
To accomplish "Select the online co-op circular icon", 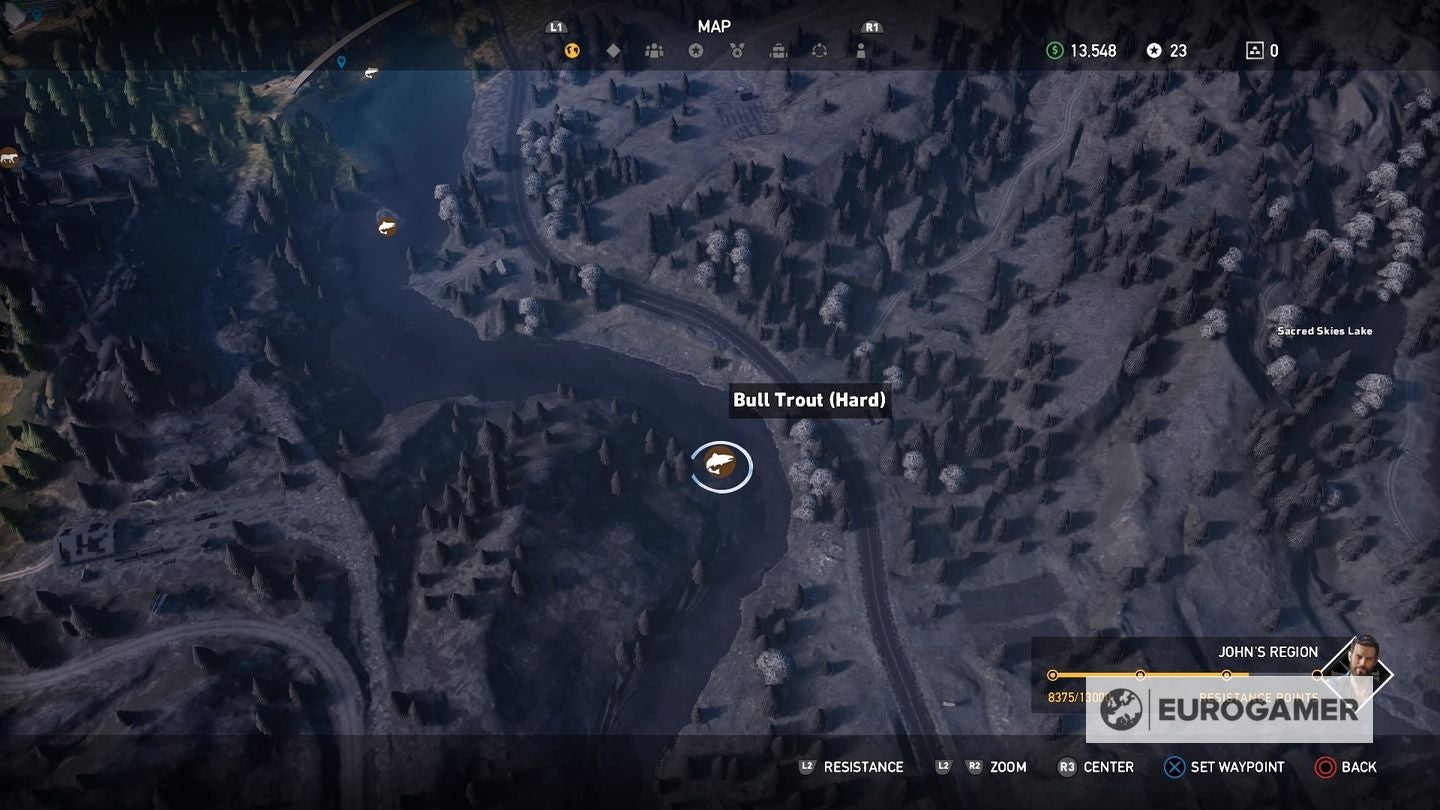I will pos(821,50).
